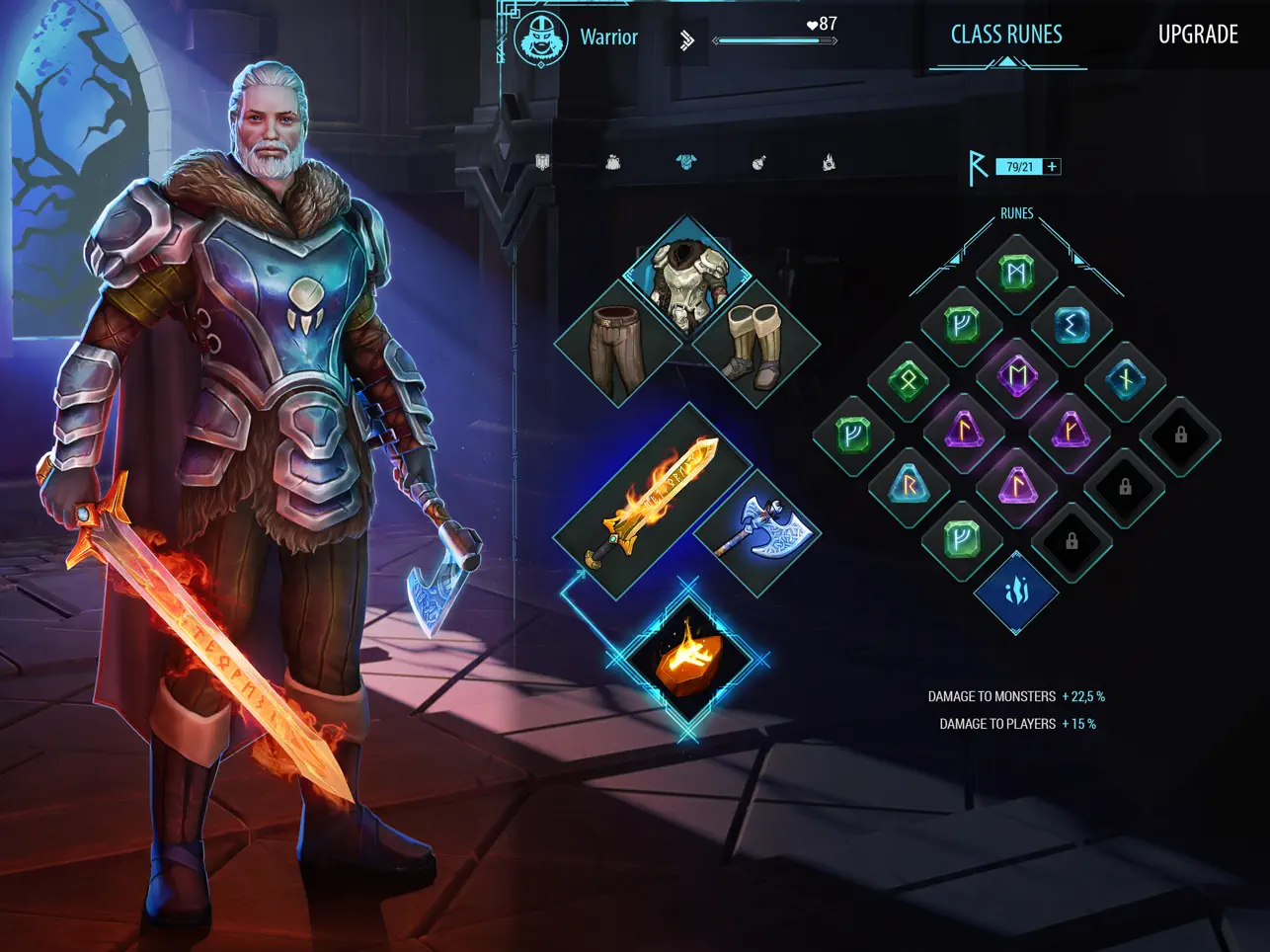Image resolution: width=1270 pixels, height=952 pixels.
Task: Select the purple M rune in center
Action: tap(1017, 376)
